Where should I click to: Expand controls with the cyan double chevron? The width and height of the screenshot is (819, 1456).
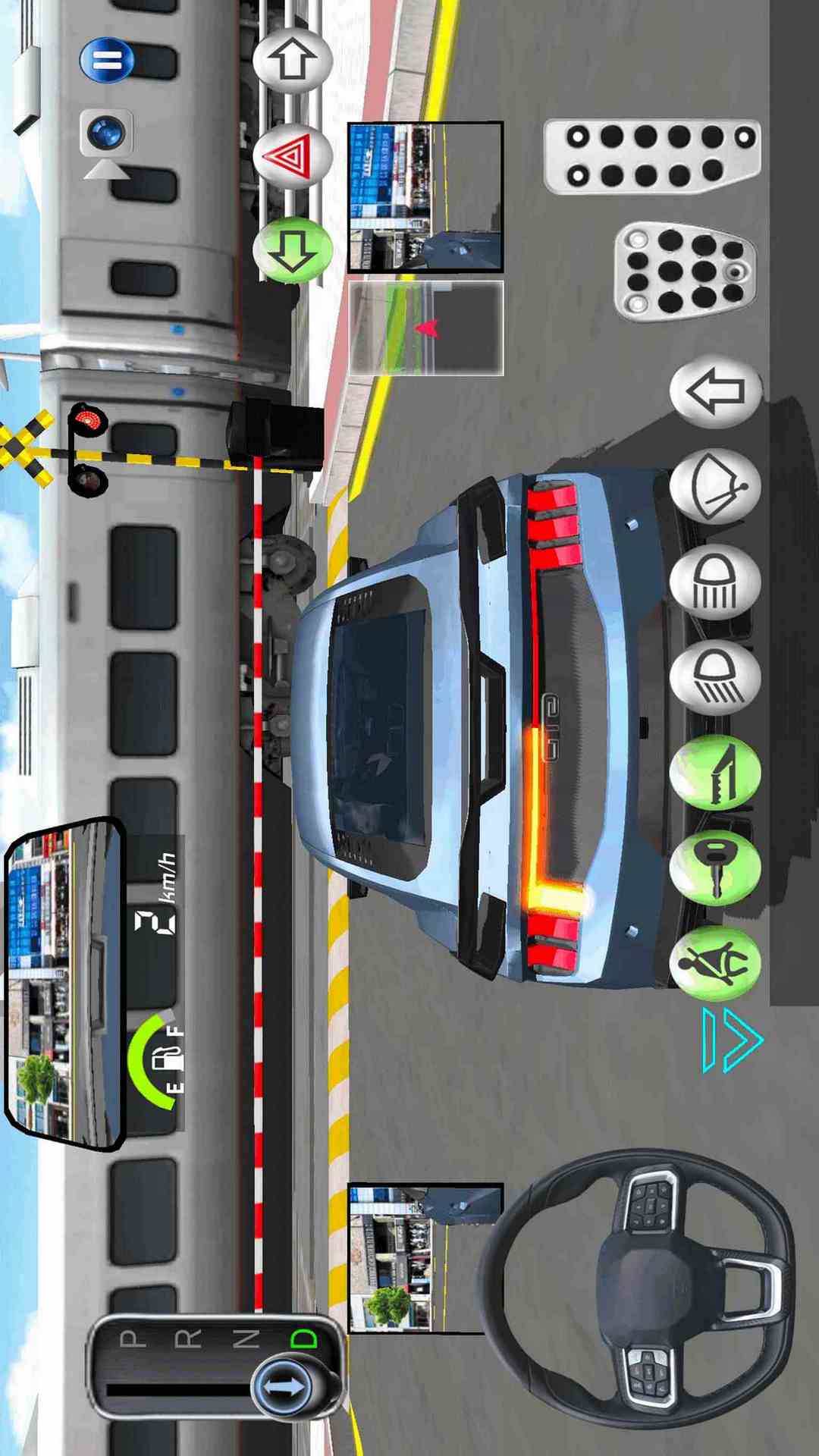(x=730, y=1040)
